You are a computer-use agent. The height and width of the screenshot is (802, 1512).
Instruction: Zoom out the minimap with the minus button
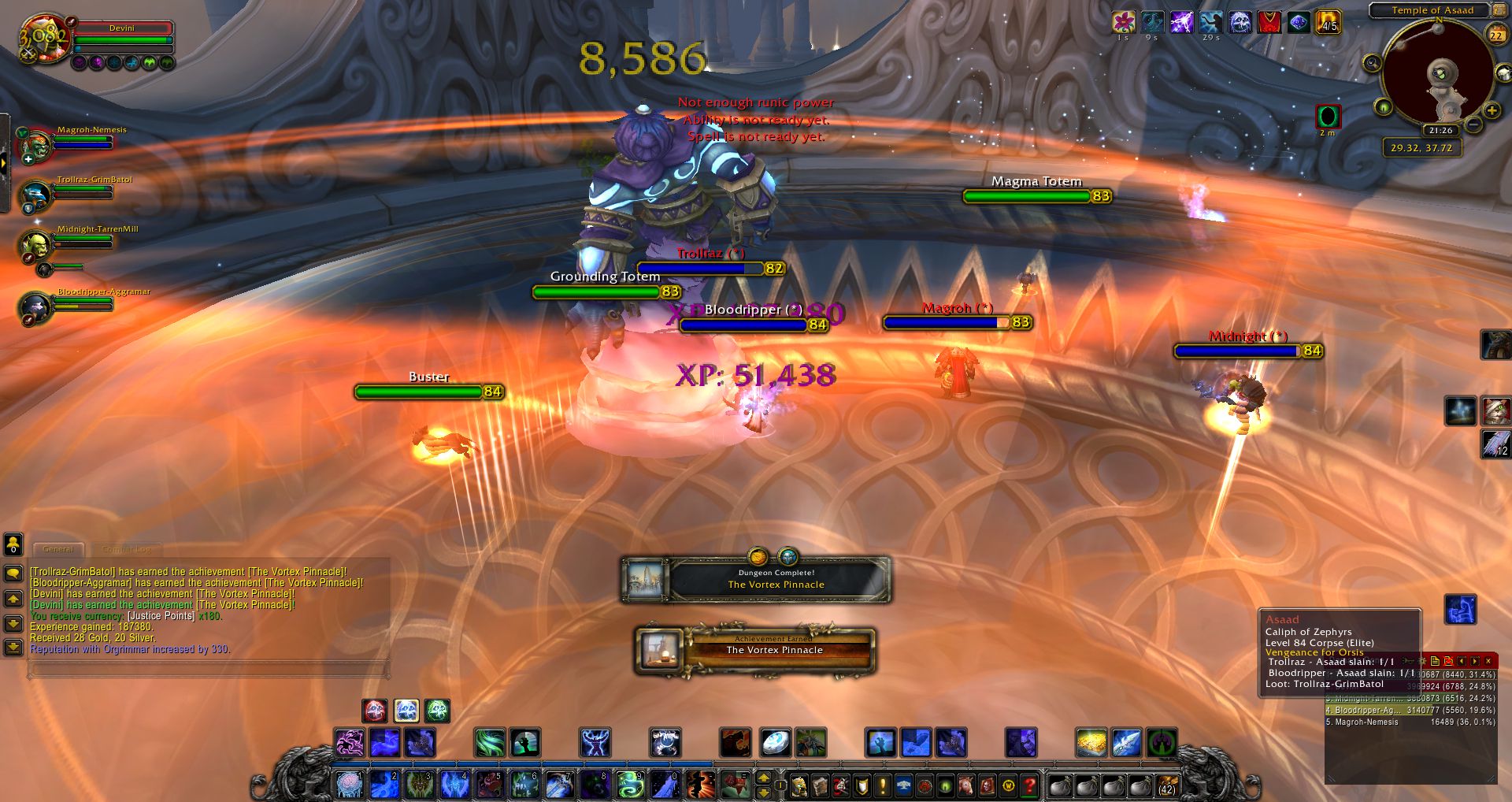coord(1474,124)
